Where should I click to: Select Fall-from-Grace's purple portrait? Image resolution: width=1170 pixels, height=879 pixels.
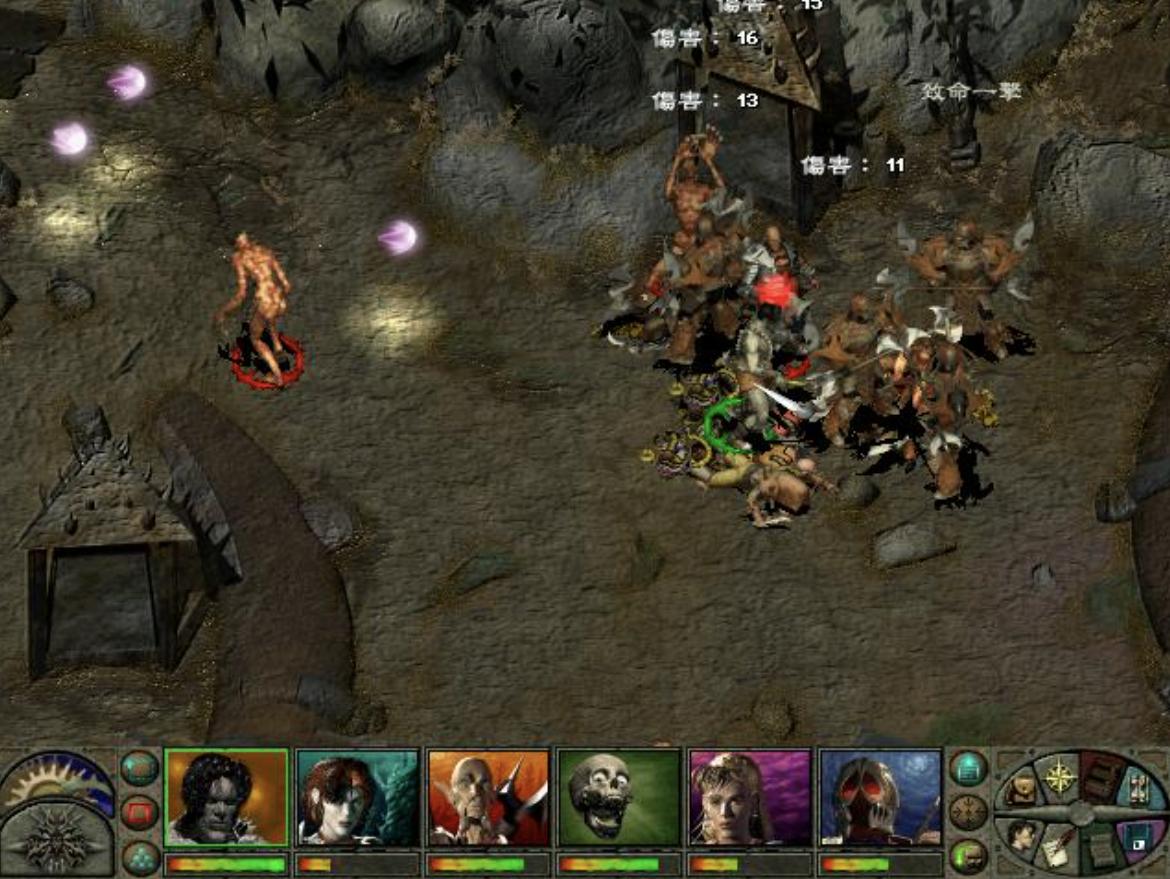(750, 797)
